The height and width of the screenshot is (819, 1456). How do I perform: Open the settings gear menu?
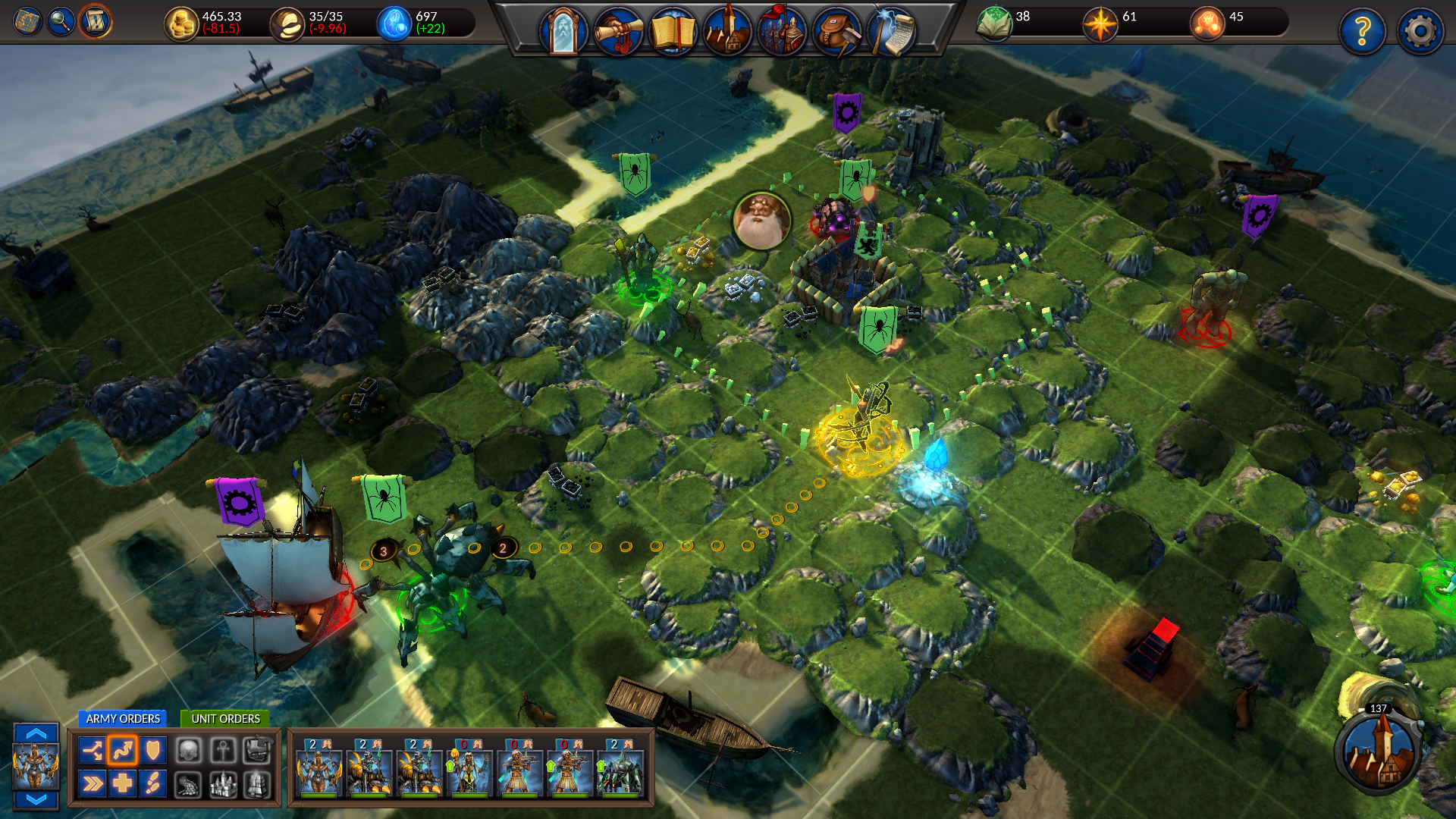1418,30
